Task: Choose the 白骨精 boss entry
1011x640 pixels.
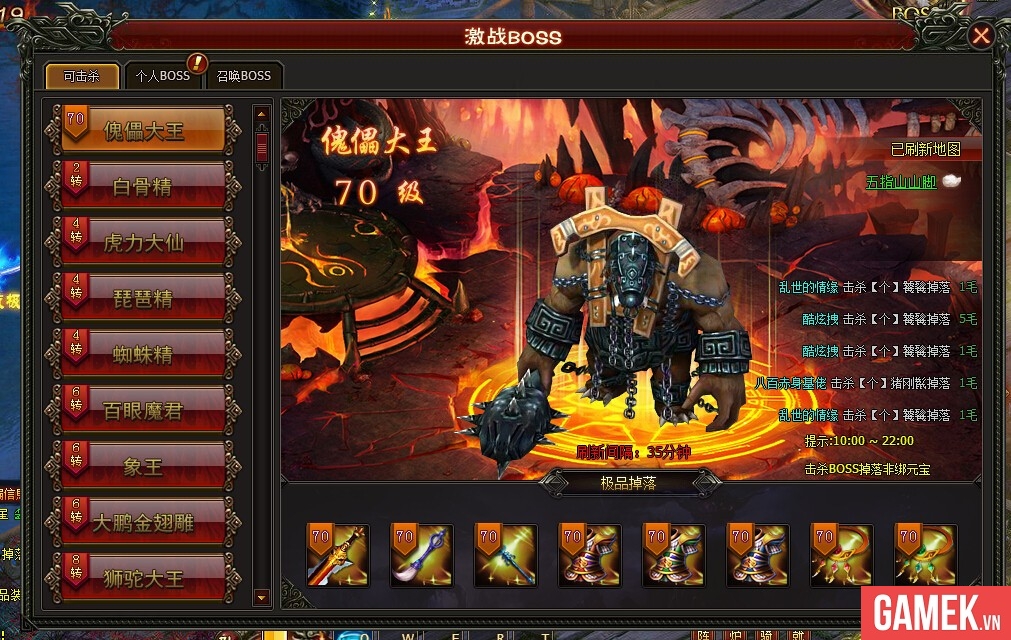Action: pos(144,186)
